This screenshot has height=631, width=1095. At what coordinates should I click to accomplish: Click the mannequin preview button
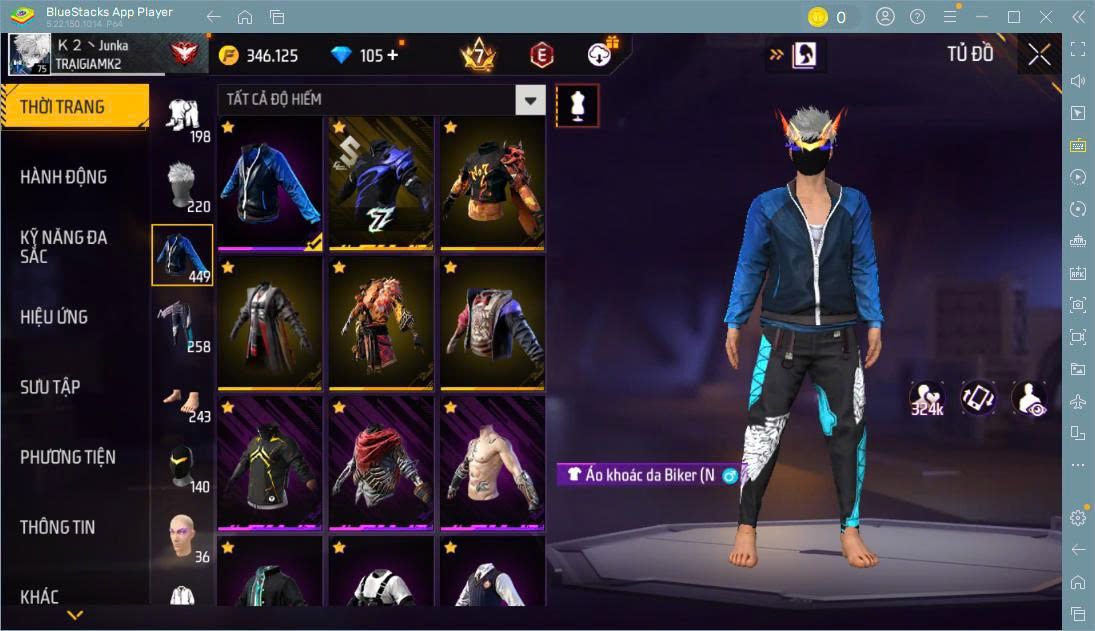(577, 104)
